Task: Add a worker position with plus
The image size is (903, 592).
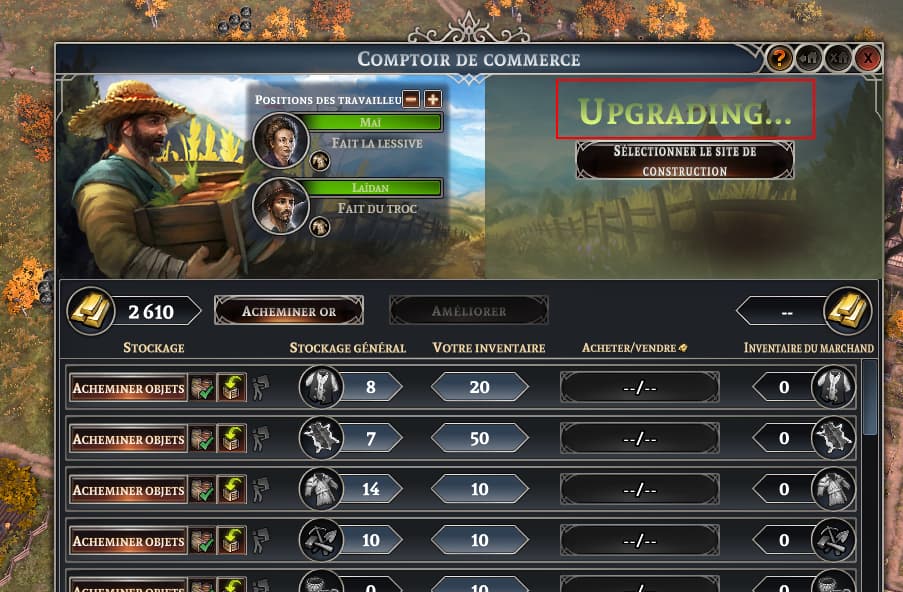Action: (x=432, y=99)
